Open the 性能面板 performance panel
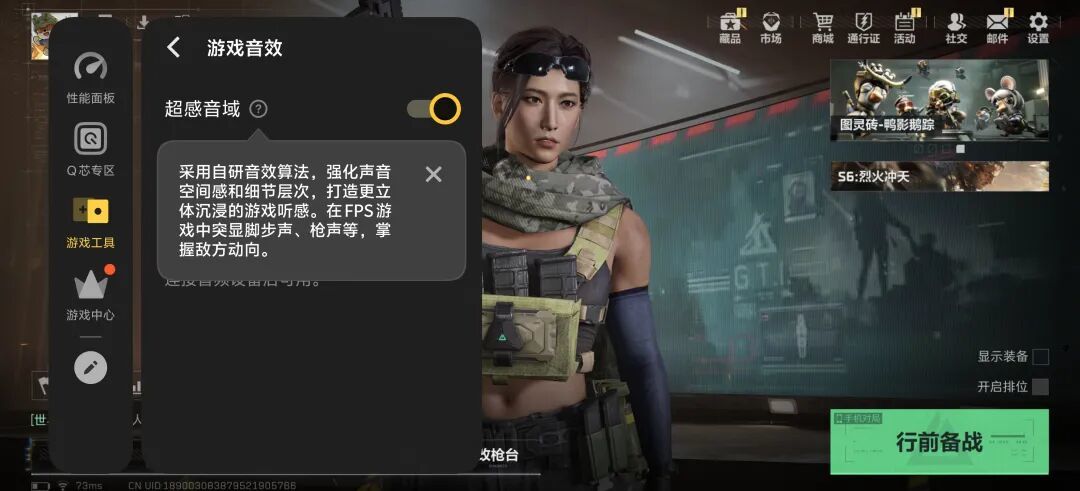 click(x=90, y=78)
